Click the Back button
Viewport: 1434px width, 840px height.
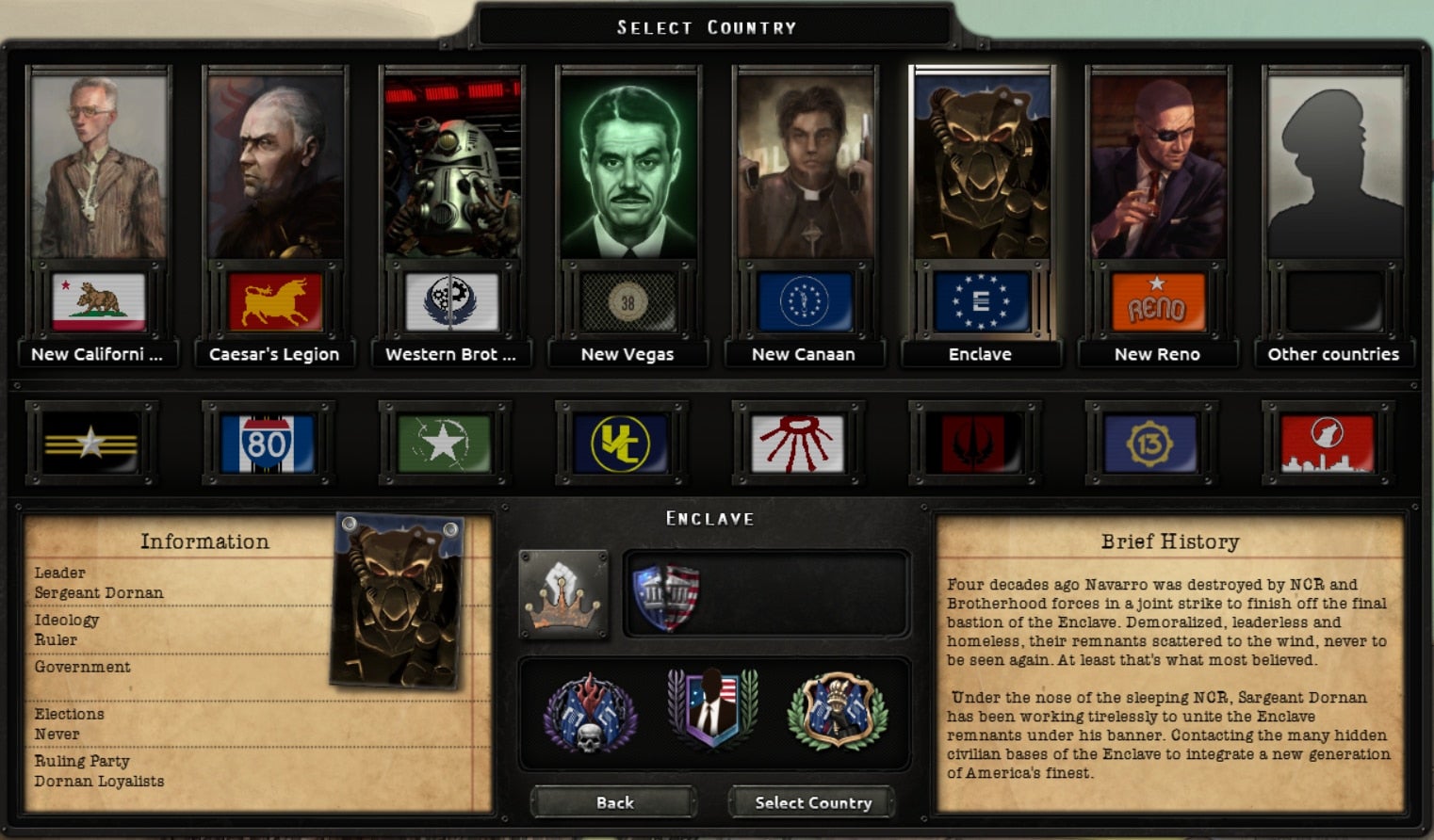tap(613, 802)
